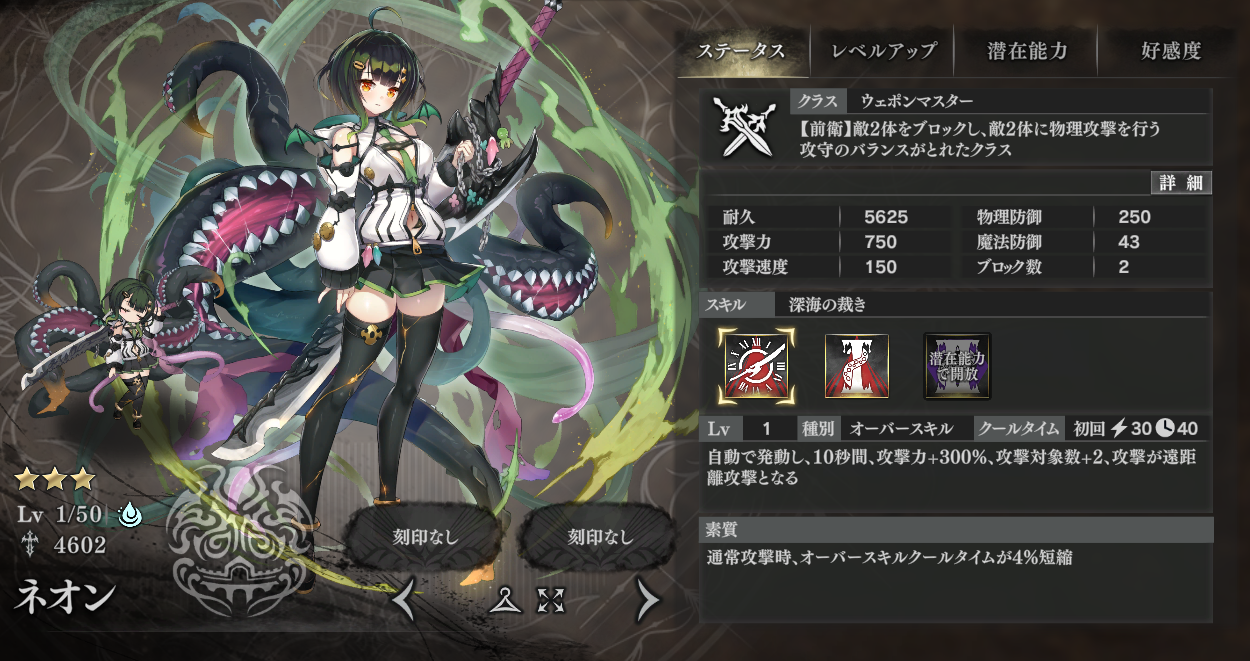This screenshot has height=661, width=1250.
Task: Open the レベルアップ tab
Action: pyautogui.click(x=885, y=51)
